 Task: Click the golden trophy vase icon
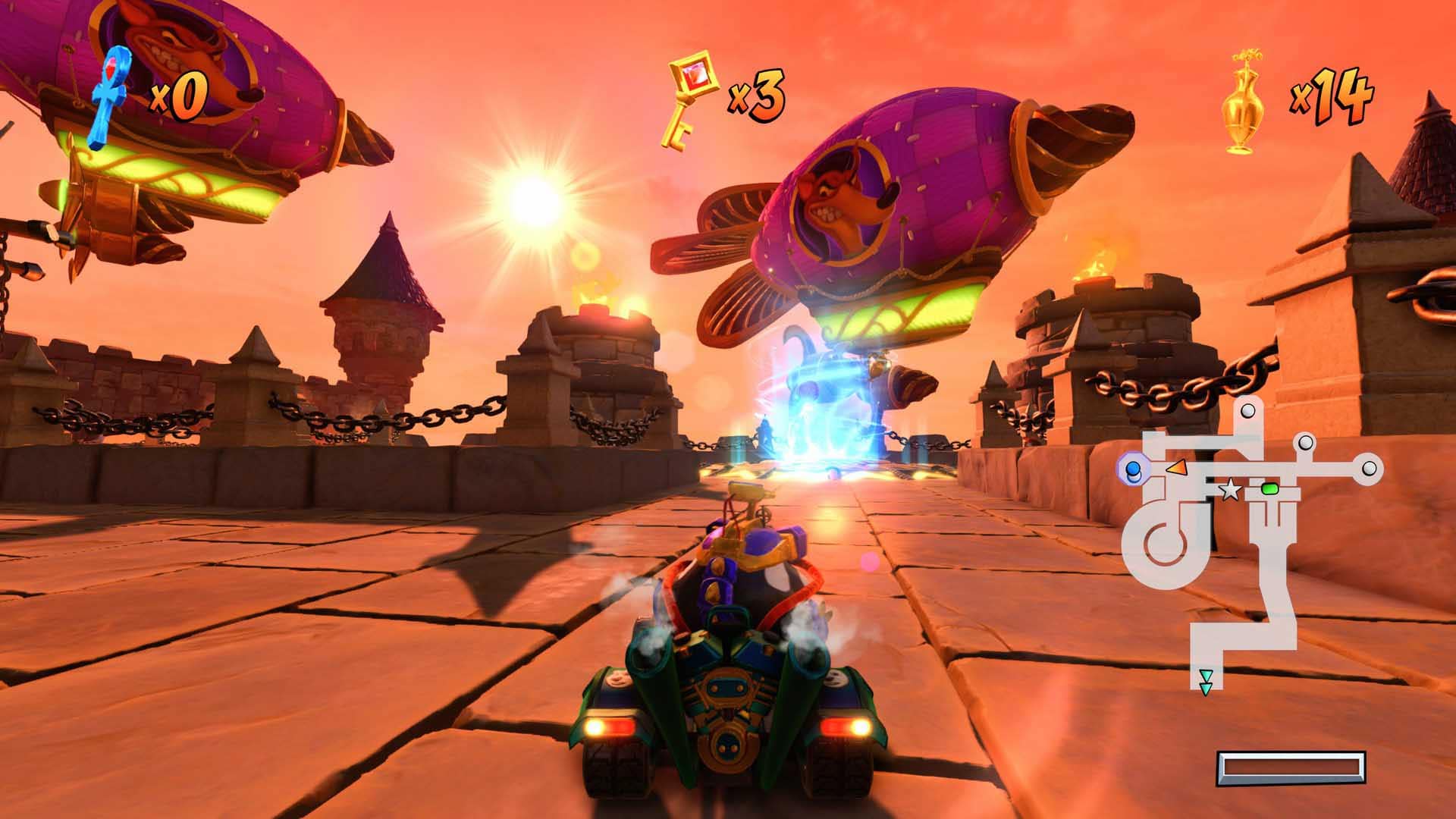point(1244,103)
